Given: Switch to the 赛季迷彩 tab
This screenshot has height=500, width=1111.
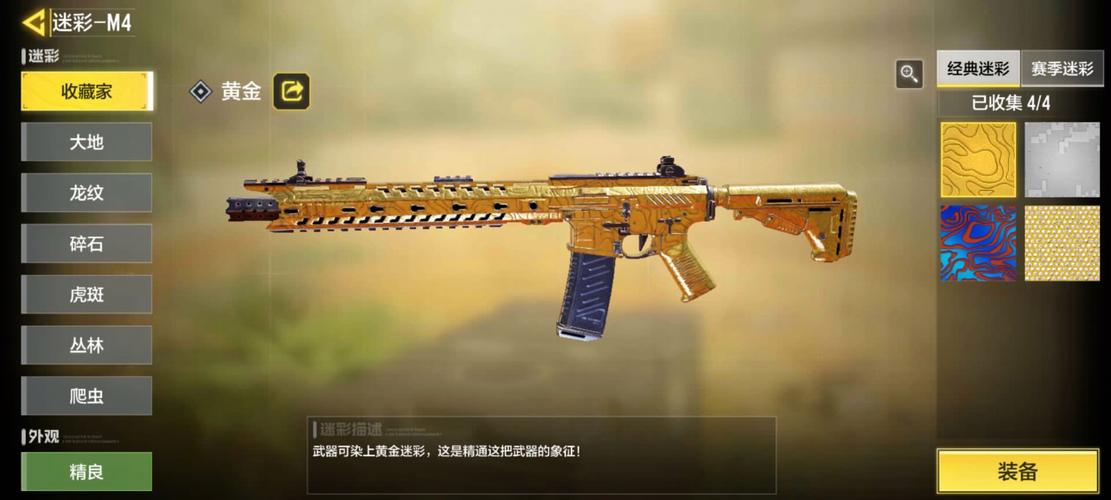Looking at the screenshot, I should (1062, 69).
